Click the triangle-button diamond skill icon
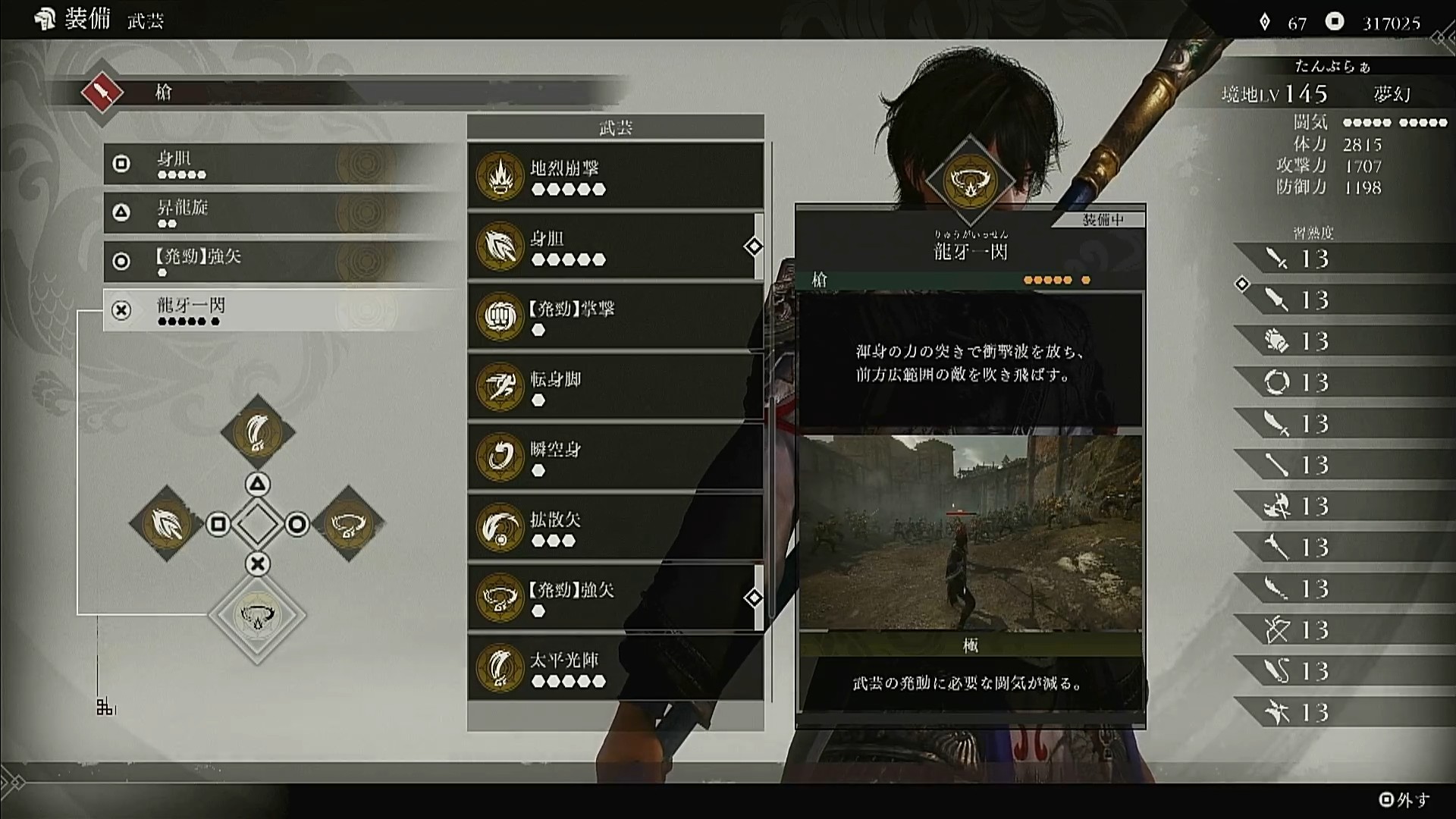The width and height of the screenshot is (1456, 819). tap(258, 432)
